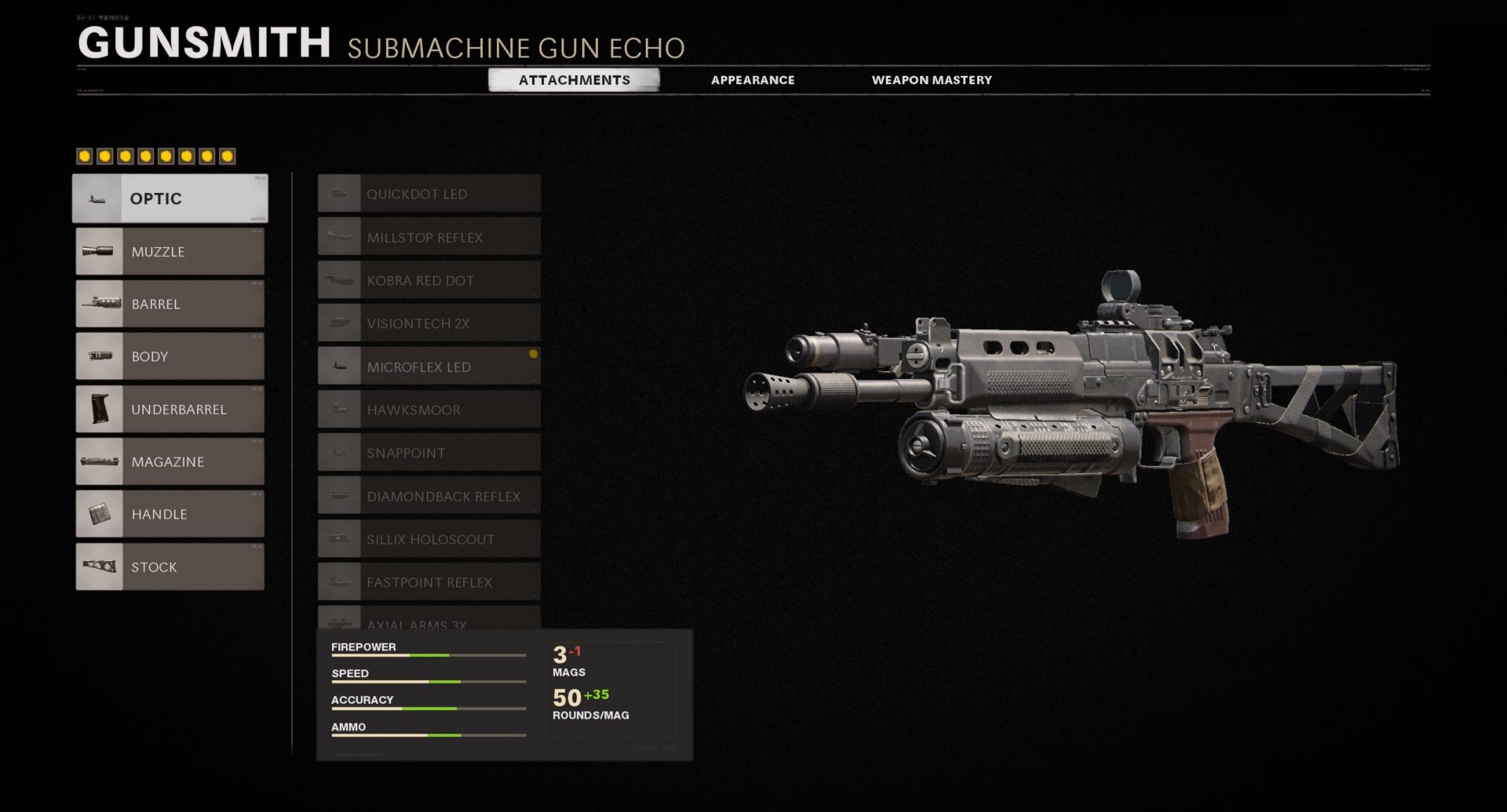This screenshot has height=812, width=1507.
Task: Equip the Hawksmoor optic
Action: [x=429, y=410]
